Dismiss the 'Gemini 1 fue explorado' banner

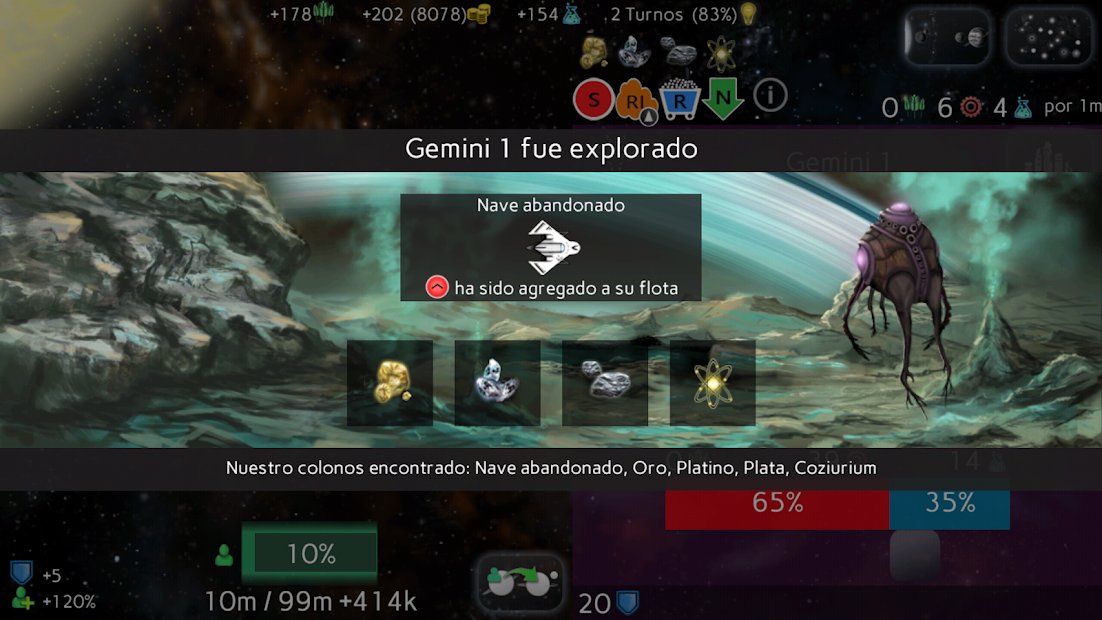click(x=551, y=150)
